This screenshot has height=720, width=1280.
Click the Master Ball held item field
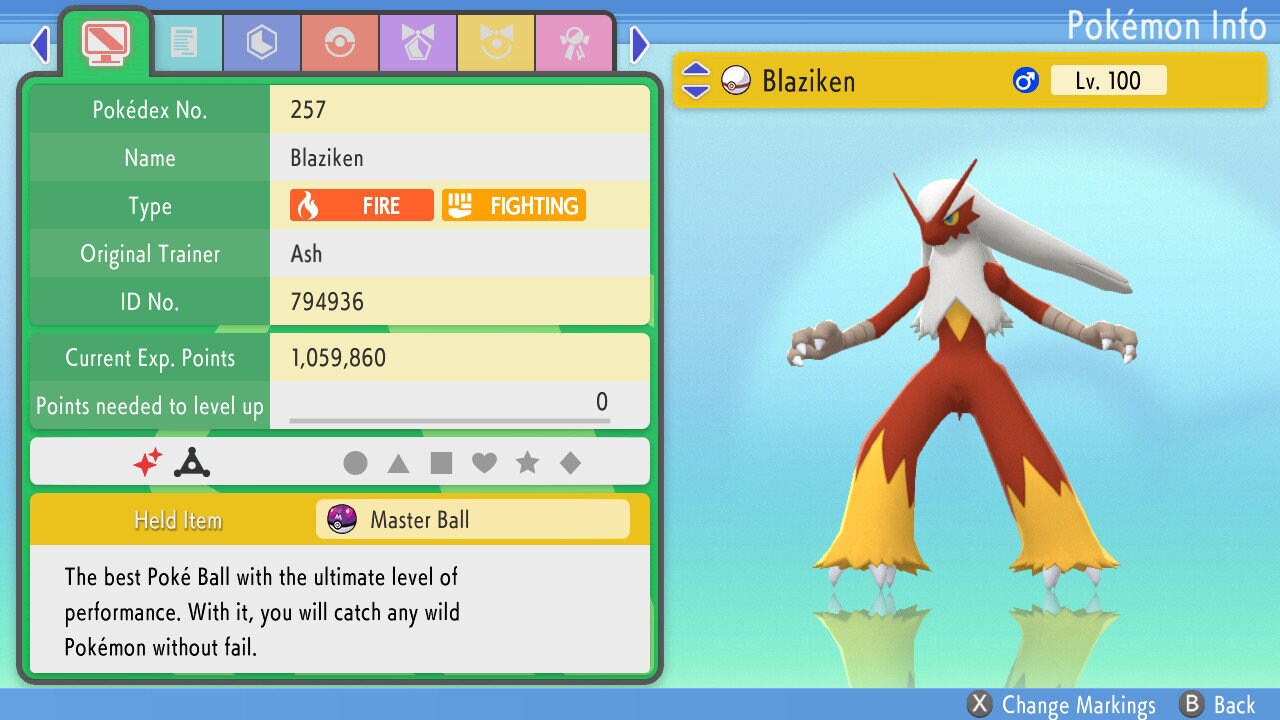coord(472,519)
